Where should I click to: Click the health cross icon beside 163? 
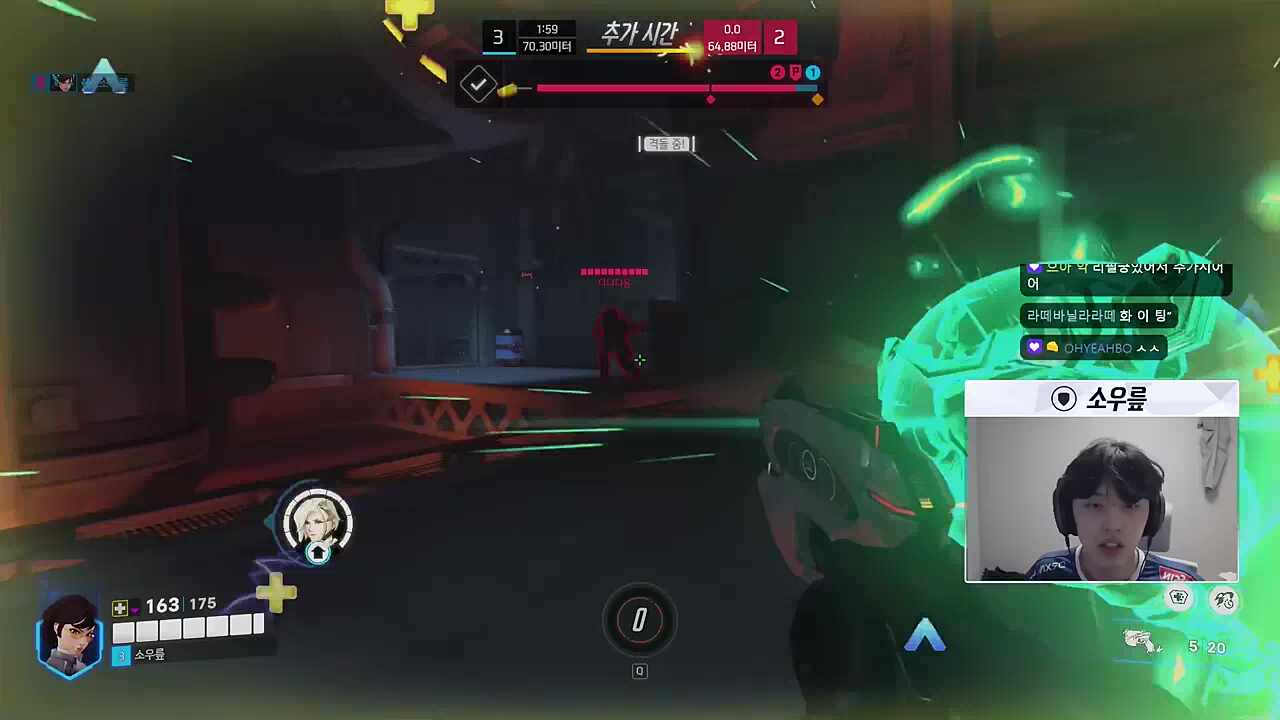pos(119,606)
